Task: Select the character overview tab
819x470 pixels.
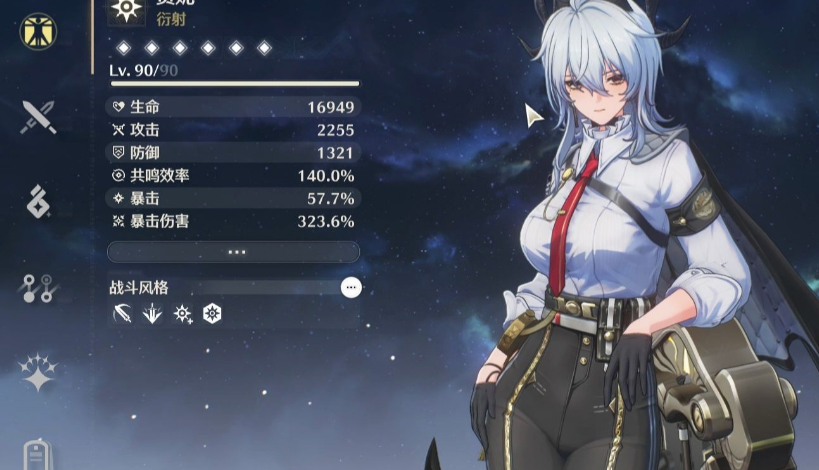Action: [x=39, y=30]
